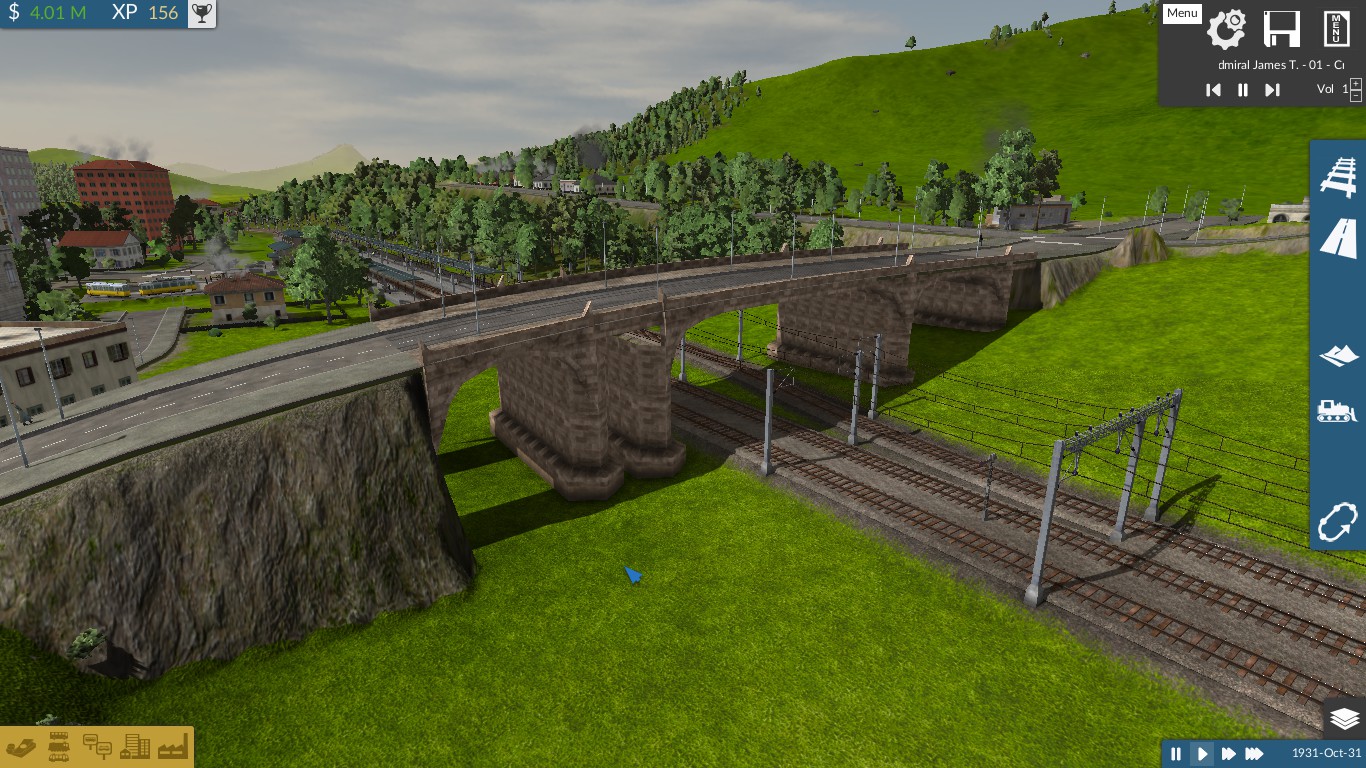1366x768 pixels.
Task: Toggle music playback with pause button
Action: (x=1243, y=90)
